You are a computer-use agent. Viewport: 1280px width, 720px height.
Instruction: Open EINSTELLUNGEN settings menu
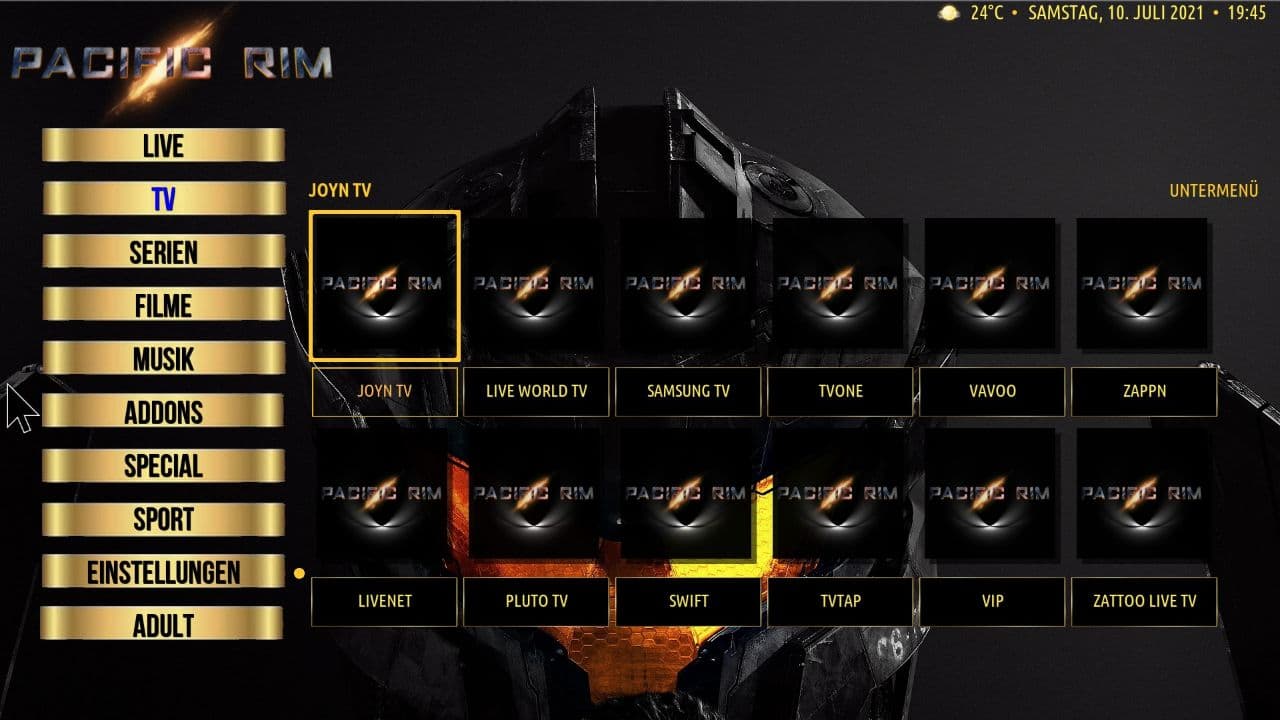pos(163,572)
